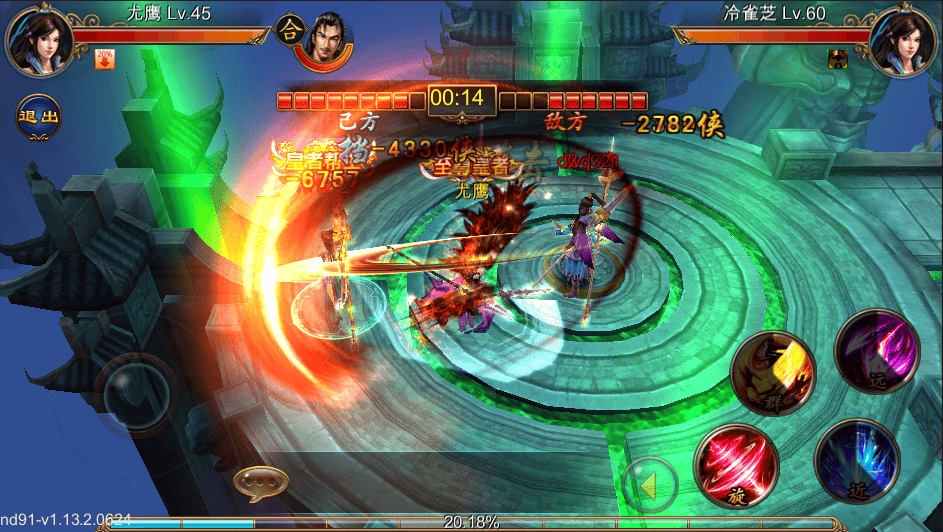
Task: Tap the 退出 exit button
Action: point(37,116)
